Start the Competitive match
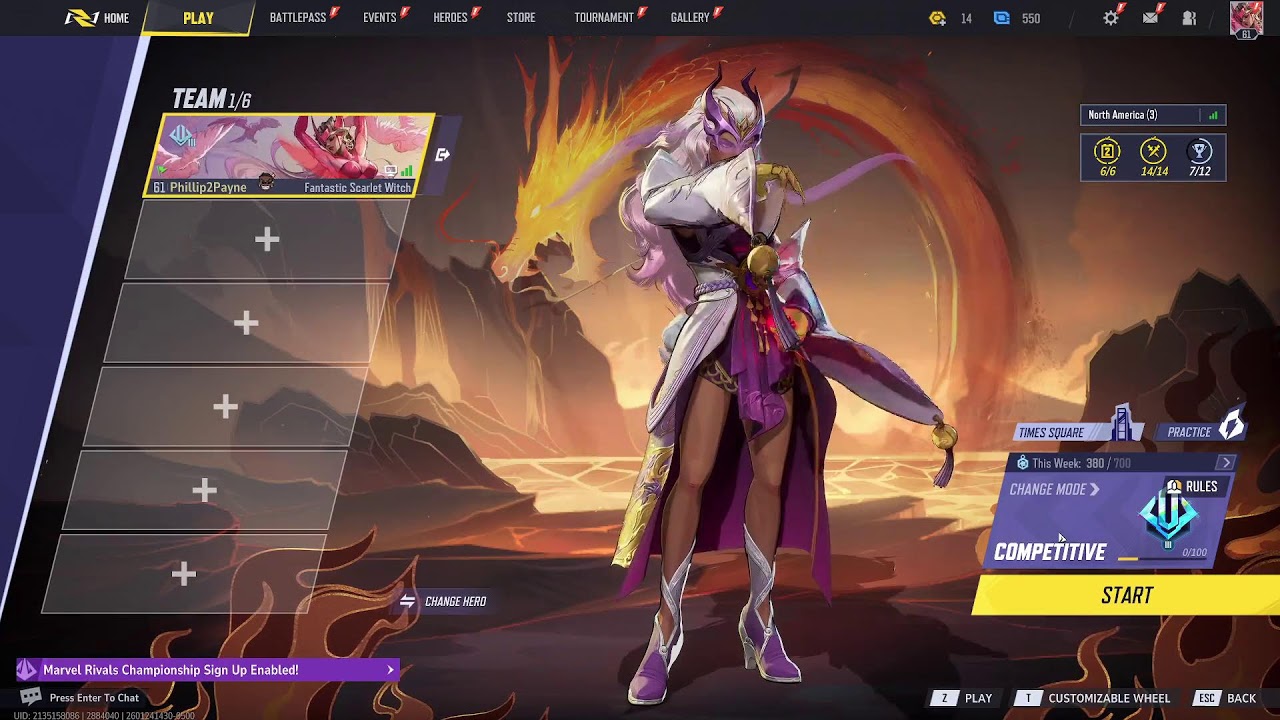Viewport: 1280px width, 720px height. [x=1127, y=596]
